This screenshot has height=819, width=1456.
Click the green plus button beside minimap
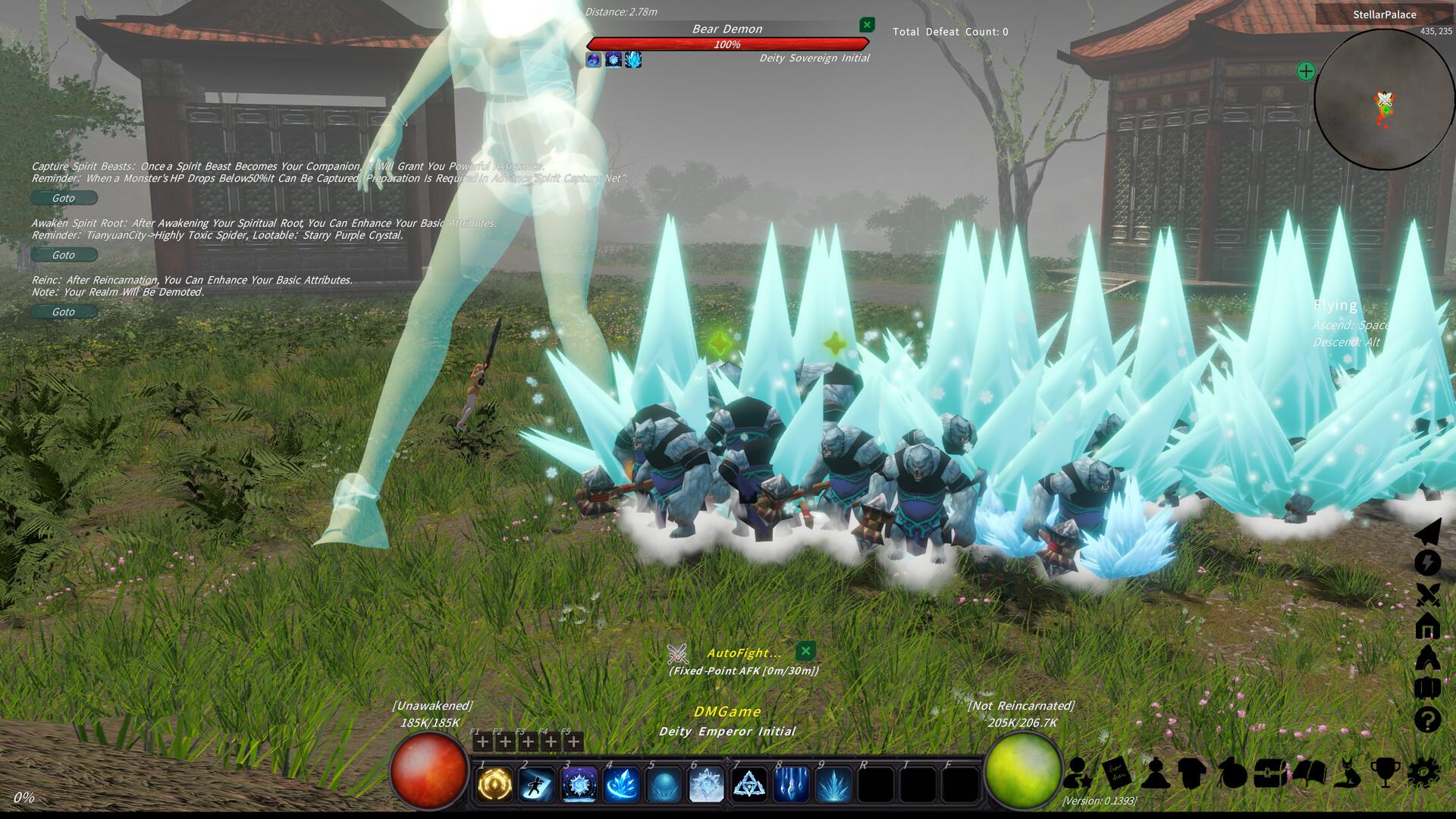[1305, 71]
